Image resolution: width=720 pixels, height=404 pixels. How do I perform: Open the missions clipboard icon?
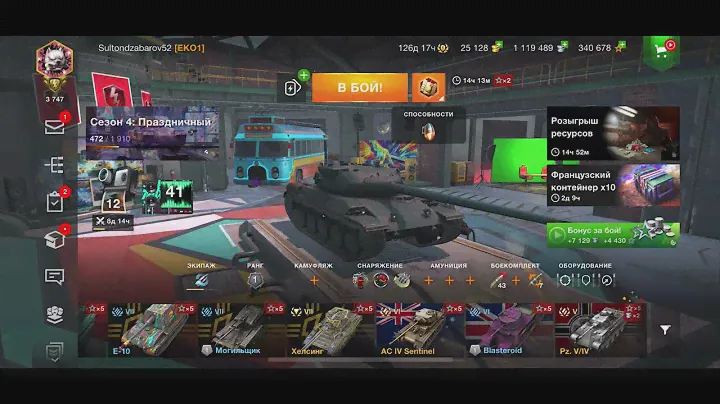pyautogui.click(x=54, y=201)
